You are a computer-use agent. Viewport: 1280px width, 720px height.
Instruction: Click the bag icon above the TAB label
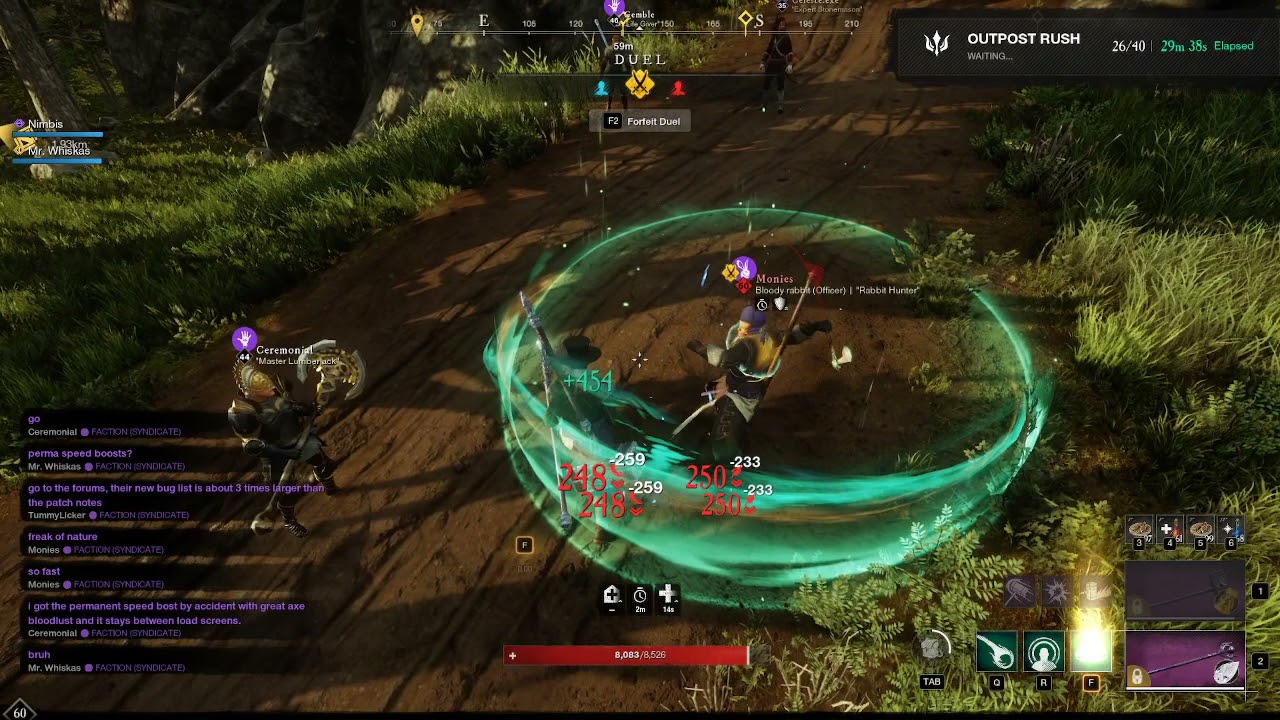tap(932, 648)
